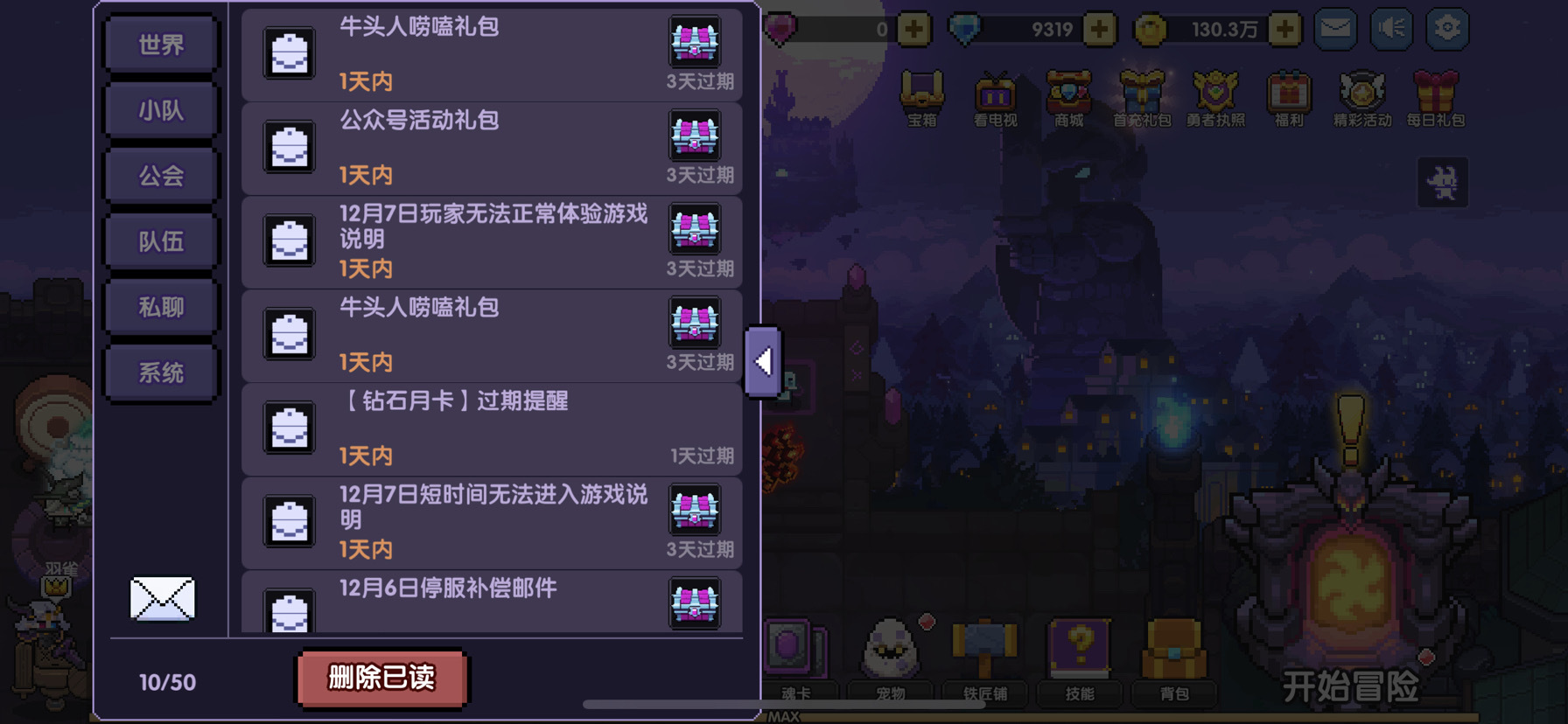Viewport: 1568px width, 724px height.
Task: Expand diamond currency with its plus button
Action: (1098, 28)
